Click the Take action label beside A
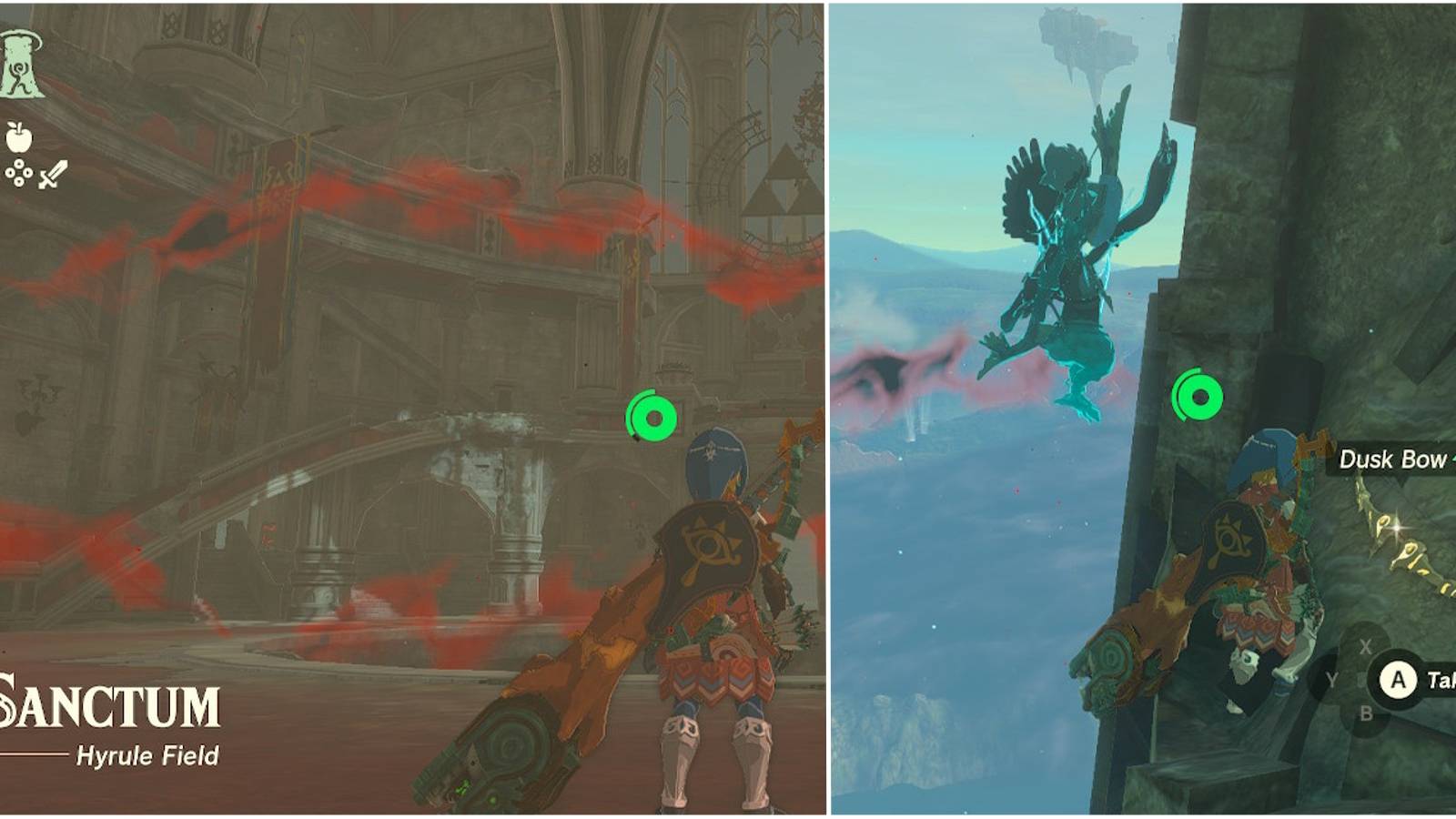Viewport: 1456px width, 819px height. click(x=1442, y=679)
